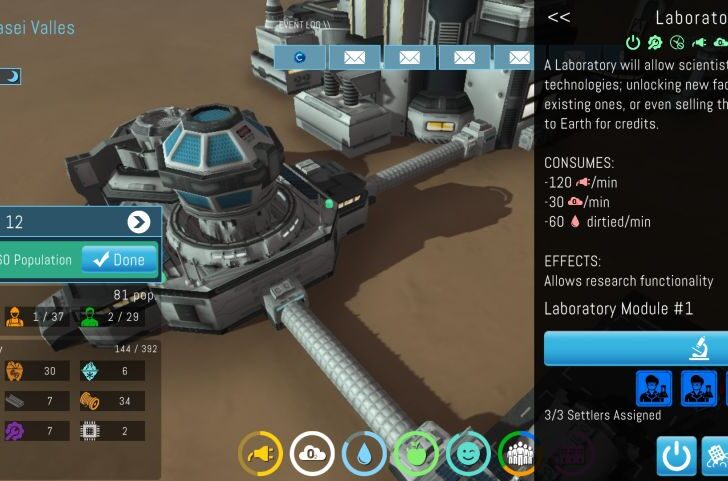Open the population people status
This screenshot has width=728, height=481.
pos(517,454)
